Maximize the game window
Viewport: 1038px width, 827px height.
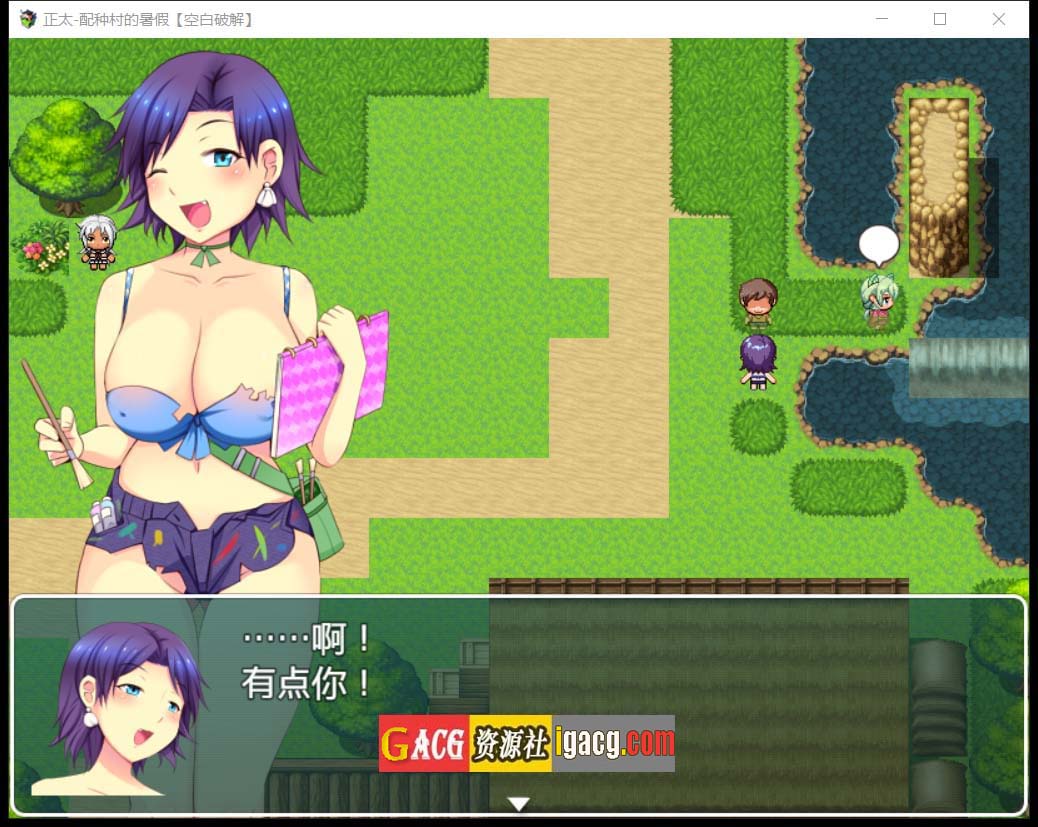pos(940,19)
